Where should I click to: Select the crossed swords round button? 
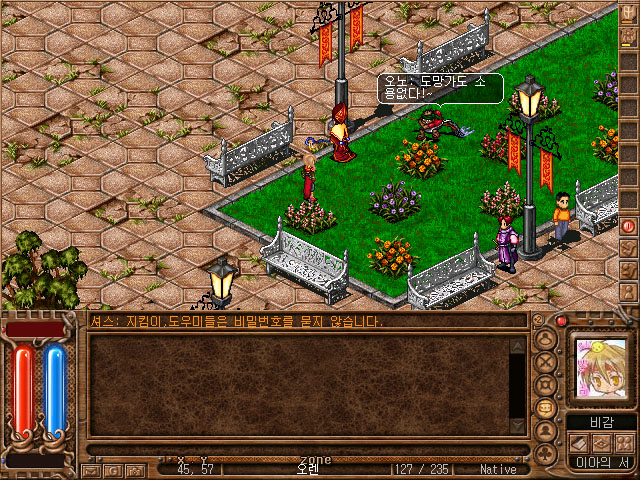(546, 360)
